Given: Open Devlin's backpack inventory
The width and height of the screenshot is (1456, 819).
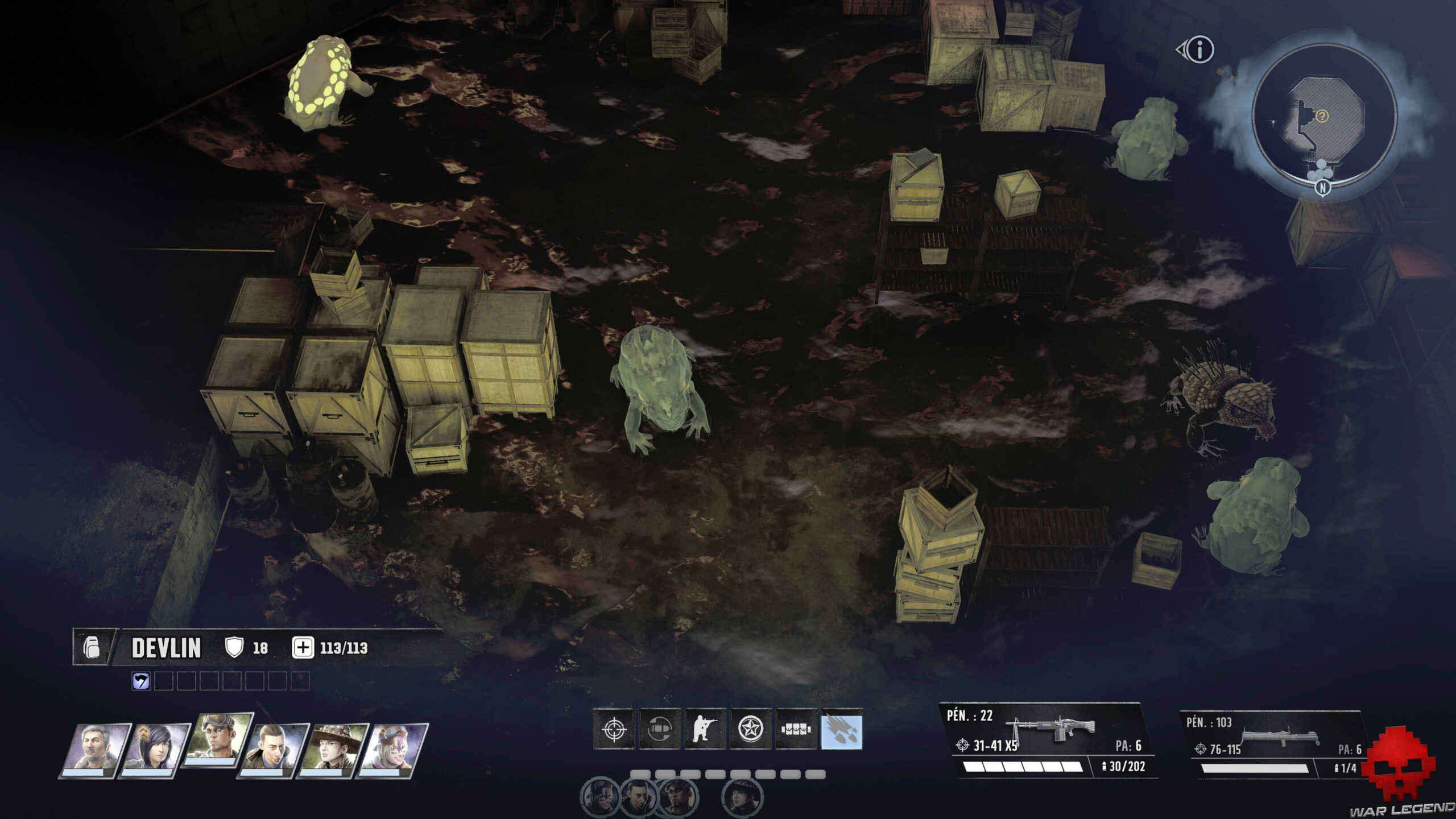Looking at the screenshot, I should [92, 647].
